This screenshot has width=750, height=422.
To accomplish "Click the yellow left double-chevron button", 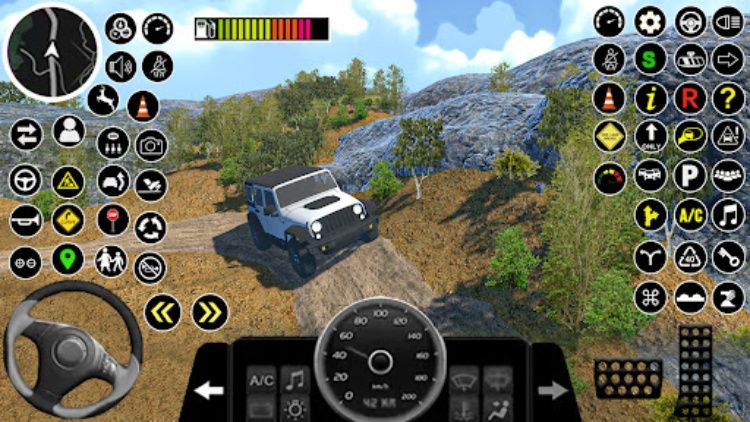I will pos(162,312).
